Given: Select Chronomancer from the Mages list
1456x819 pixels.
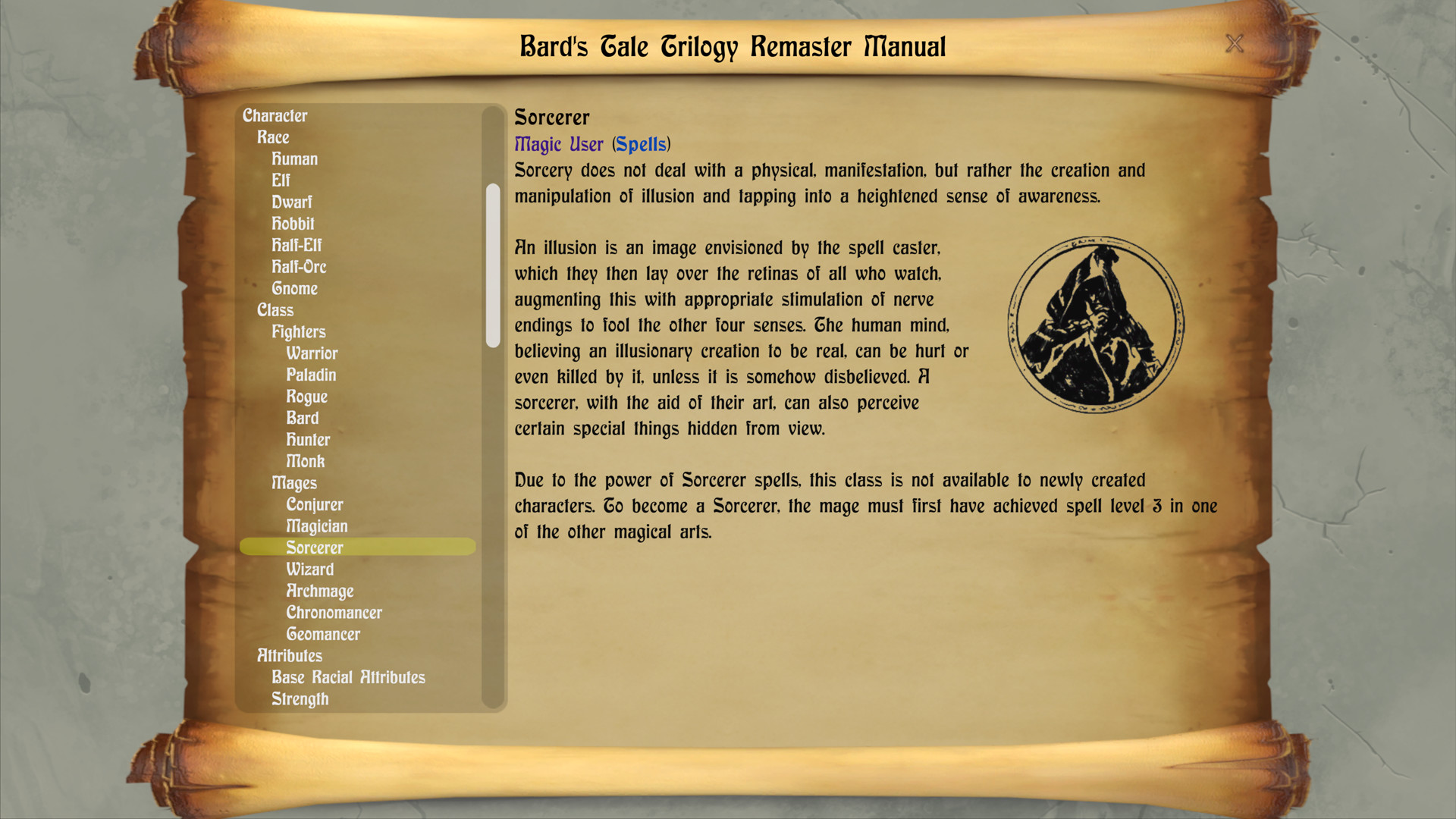Looking at the screenshot, I should 334,612.
